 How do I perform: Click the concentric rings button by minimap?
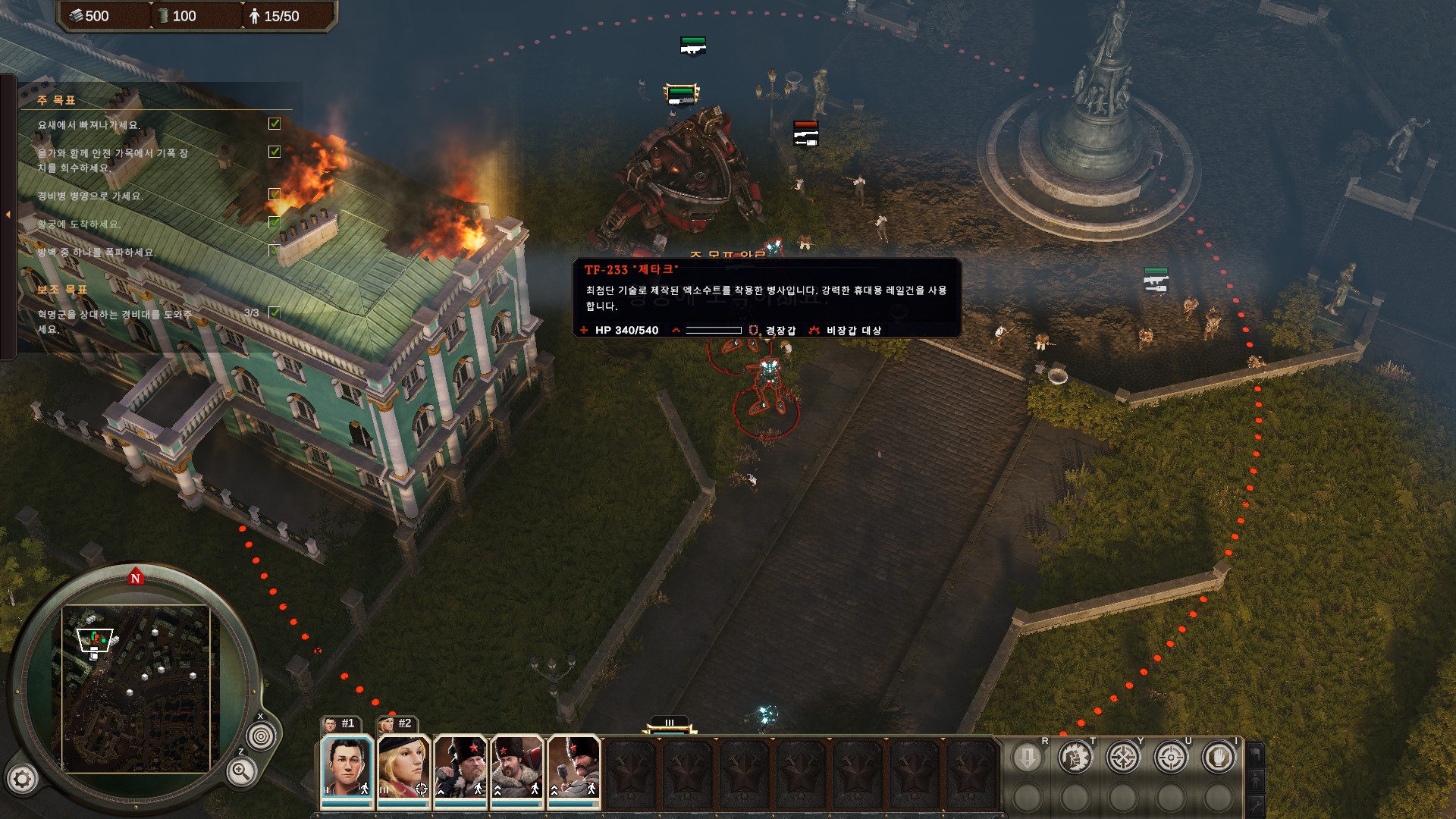click(262, 736)
